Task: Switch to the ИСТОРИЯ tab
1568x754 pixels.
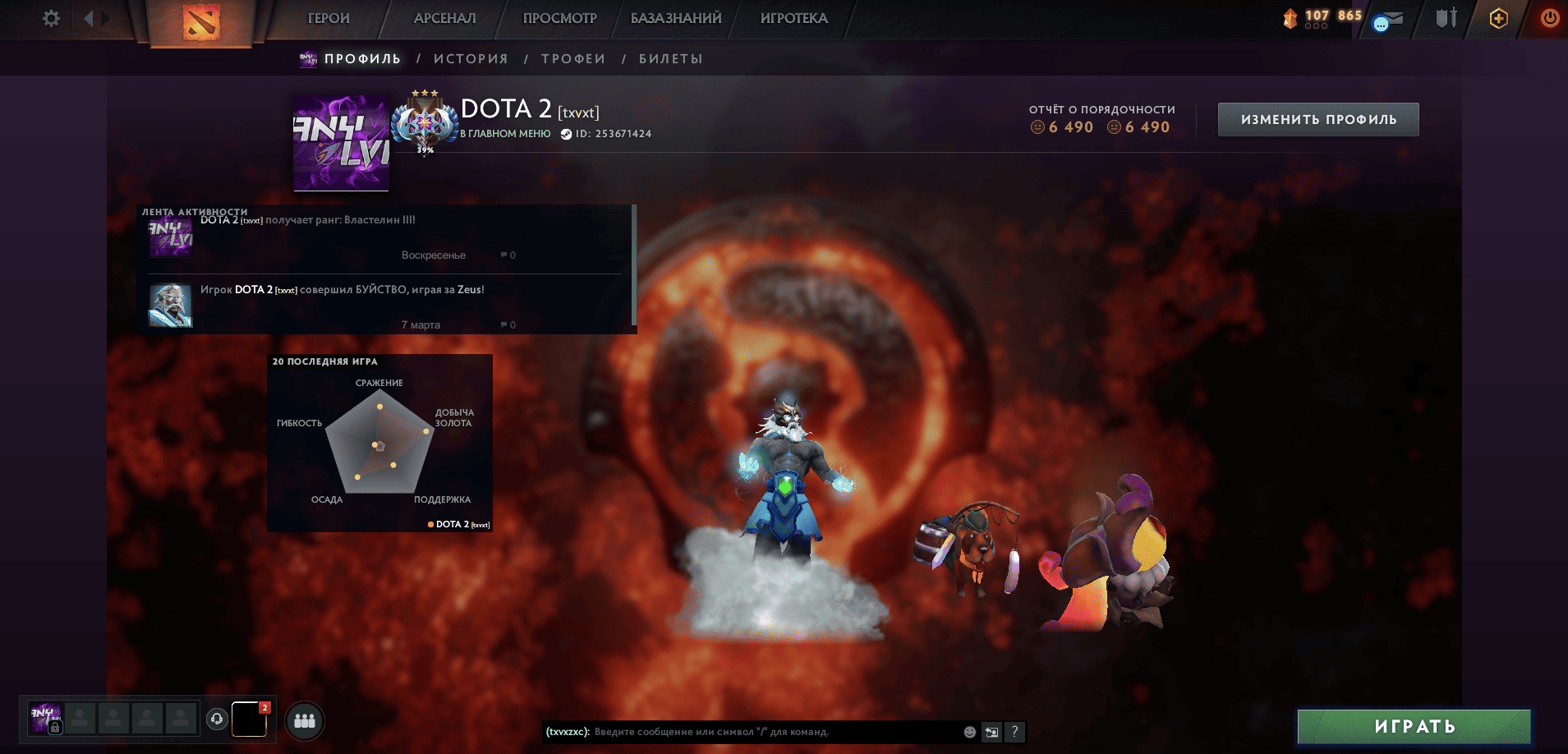Action: 470,58
